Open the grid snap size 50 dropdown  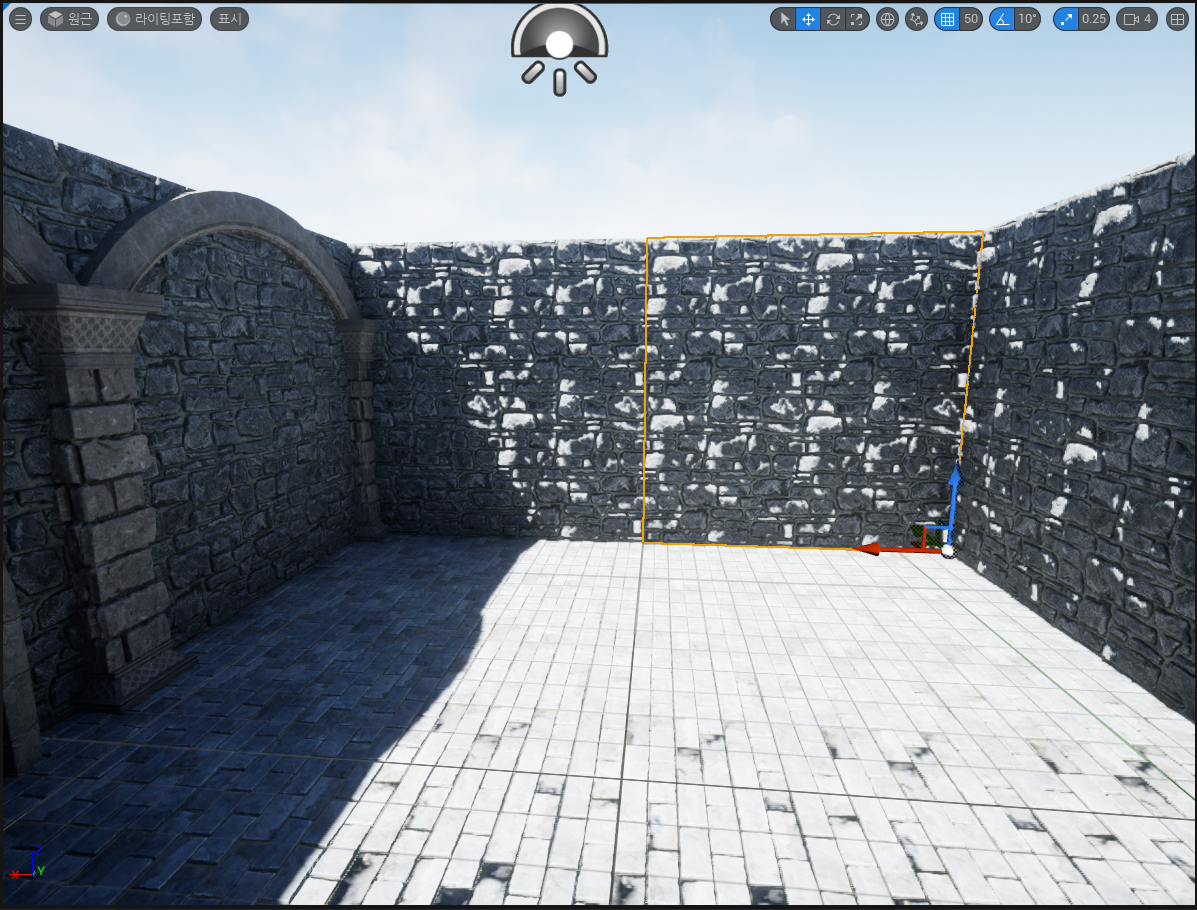coord(970,19)
